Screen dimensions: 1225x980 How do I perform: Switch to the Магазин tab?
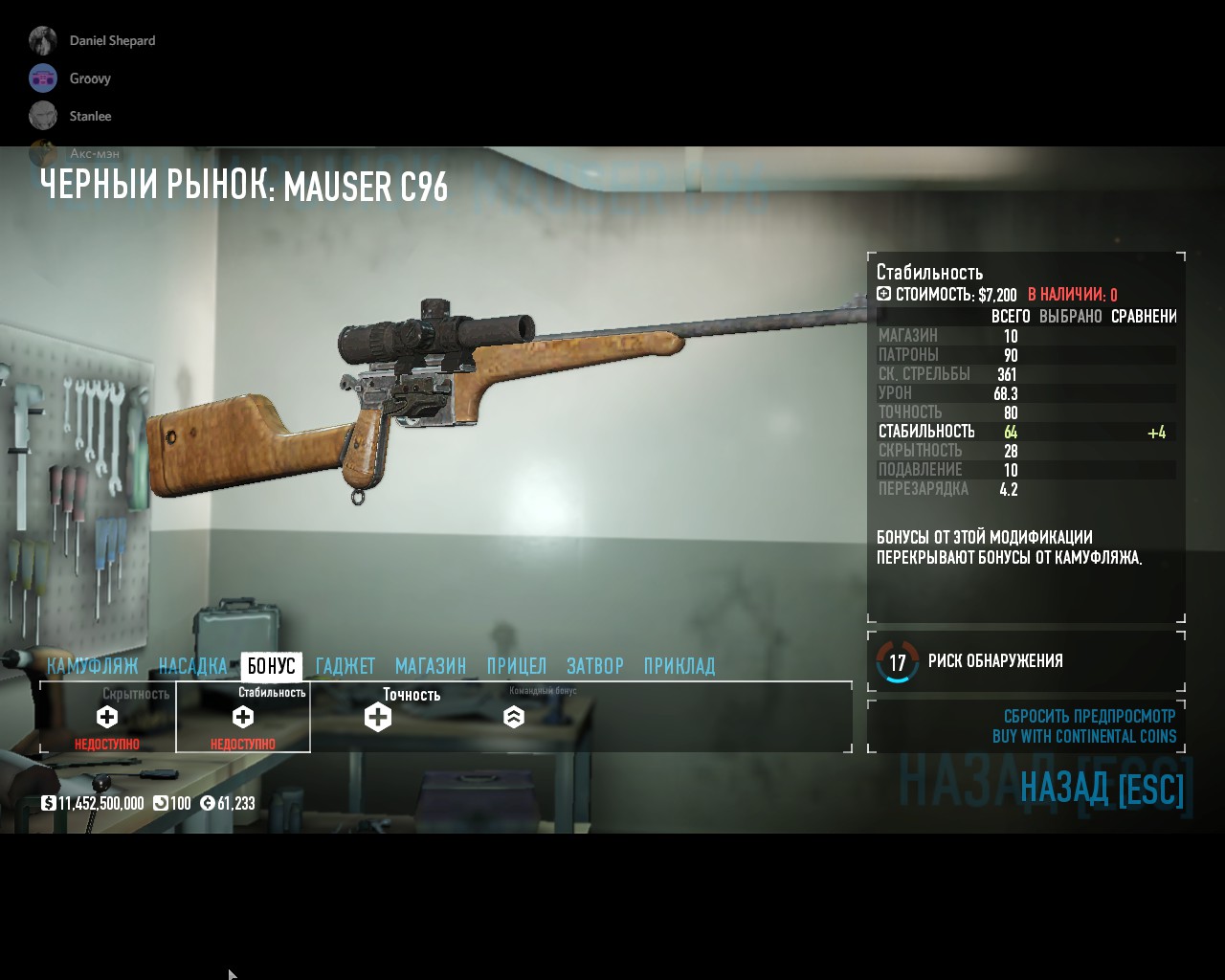pos(431,666)
